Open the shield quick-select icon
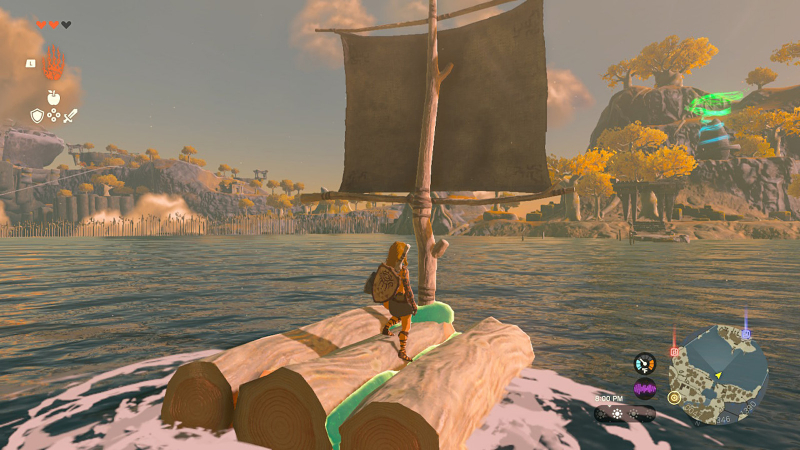Image resolution: width=800 pixels, height=450 pixels. pyautogui.click(x=37, y=116)
